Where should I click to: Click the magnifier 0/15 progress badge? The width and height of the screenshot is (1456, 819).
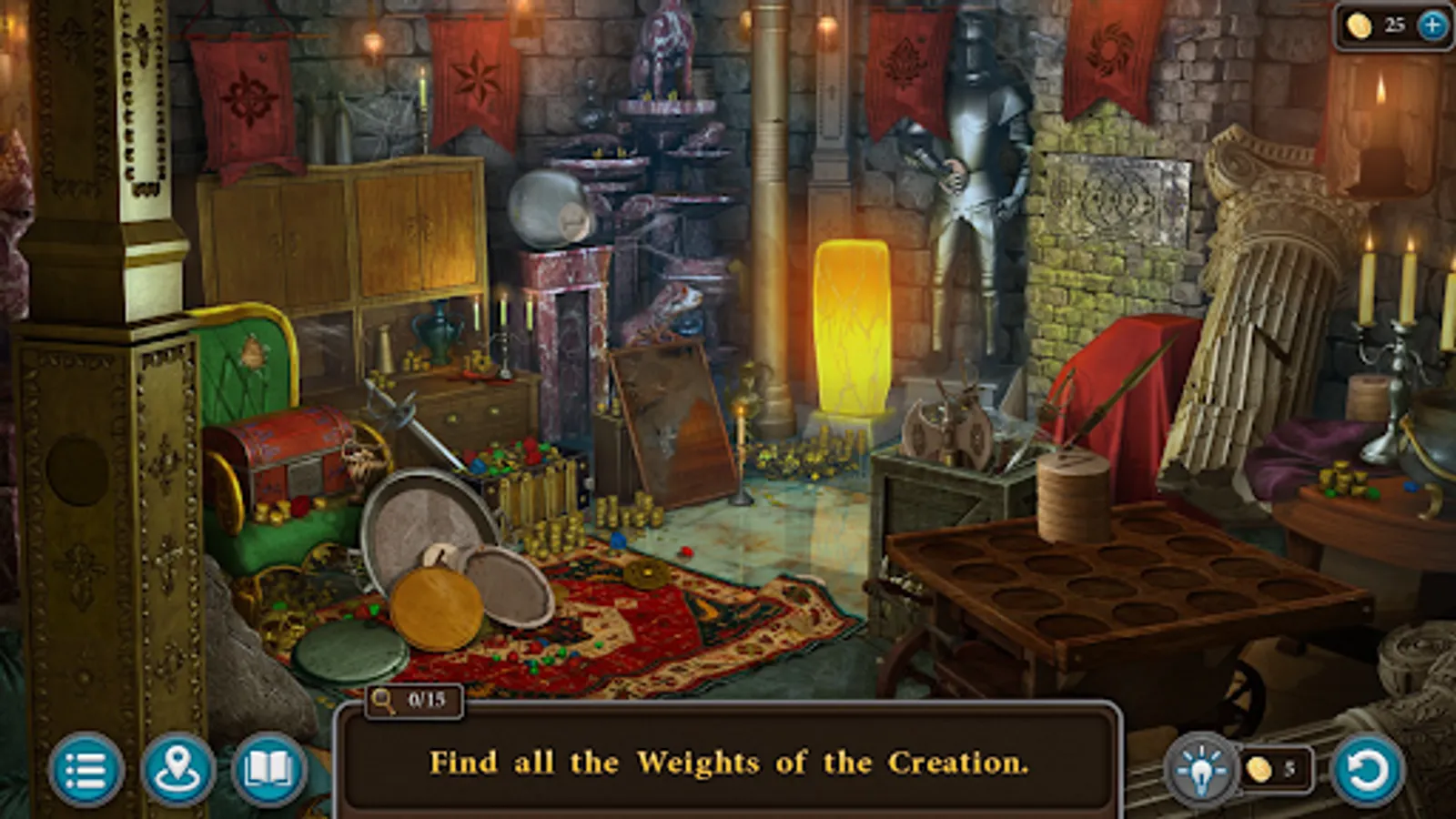tap(411, 701)
